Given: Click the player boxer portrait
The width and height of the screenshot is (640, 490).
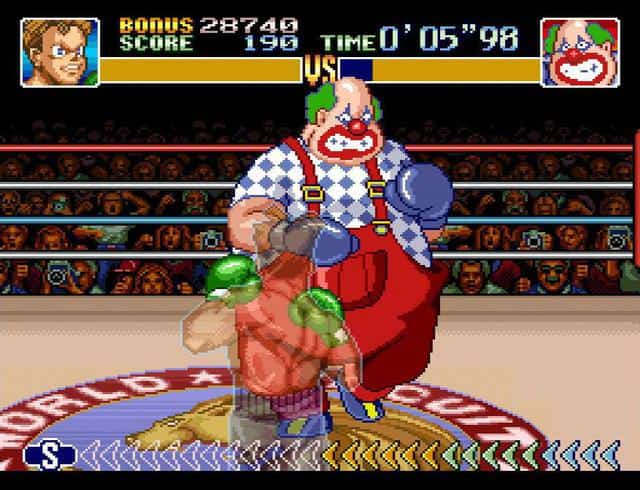Looking at the screenshot, I should 60,52.
